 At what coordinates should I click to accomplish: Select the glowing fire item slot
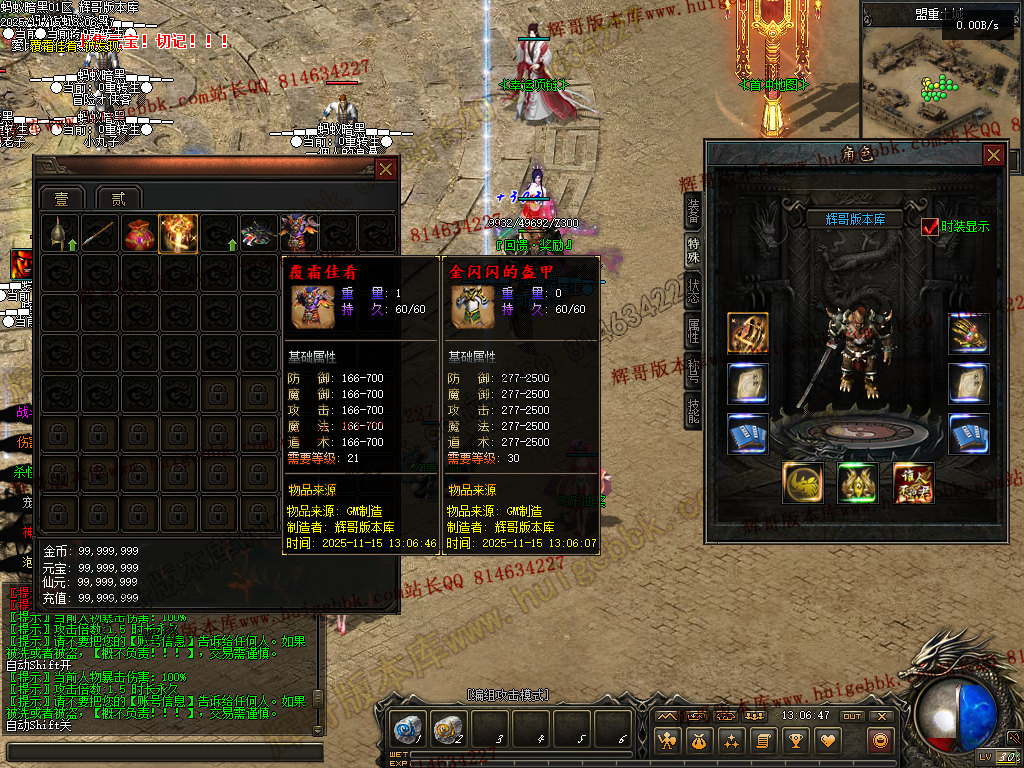pos(178,233)
